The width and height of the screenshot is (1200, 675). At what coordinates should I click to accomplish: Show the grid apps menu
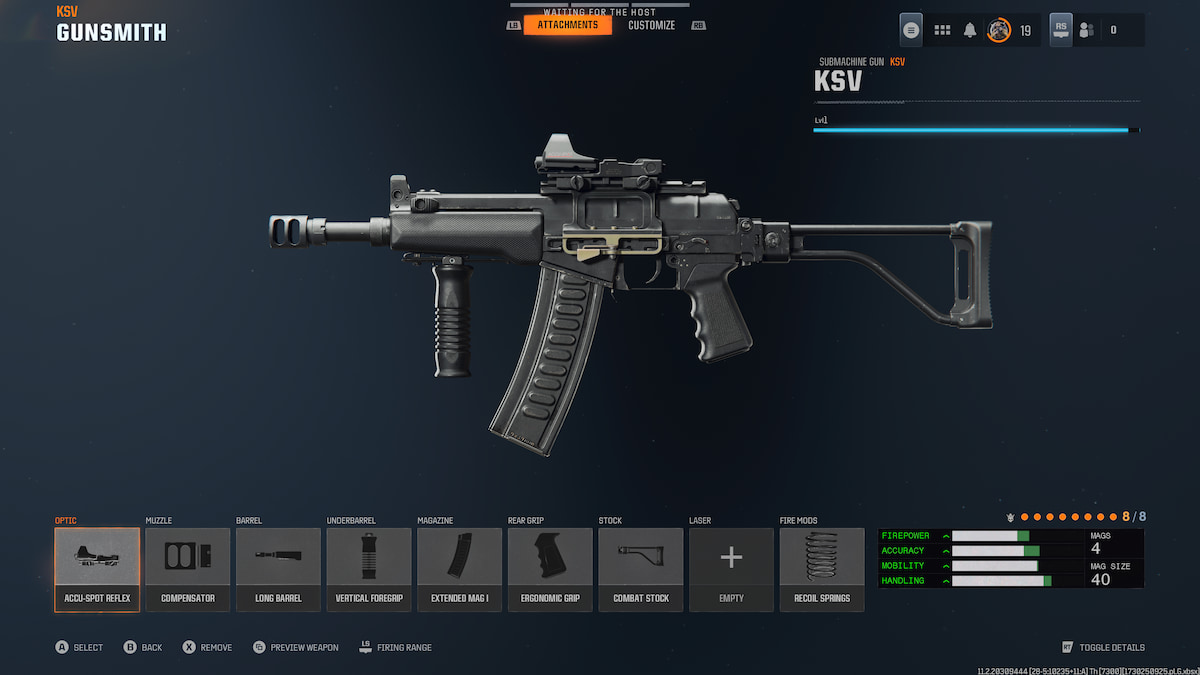coord(942,30)
